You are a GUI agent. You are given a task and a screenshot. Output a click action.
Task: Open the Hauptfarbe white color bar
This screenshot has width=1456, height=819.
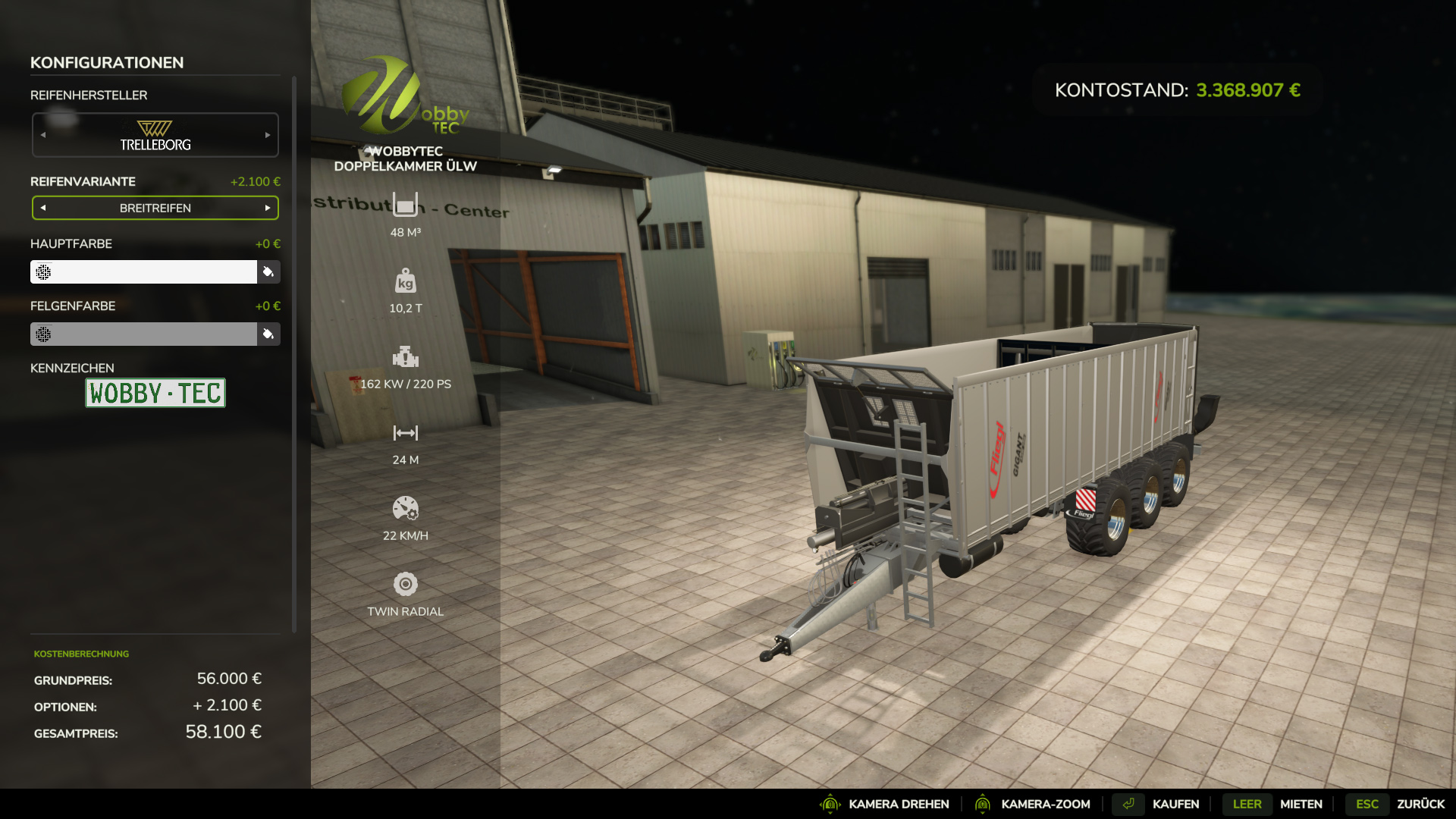[144, 271]
